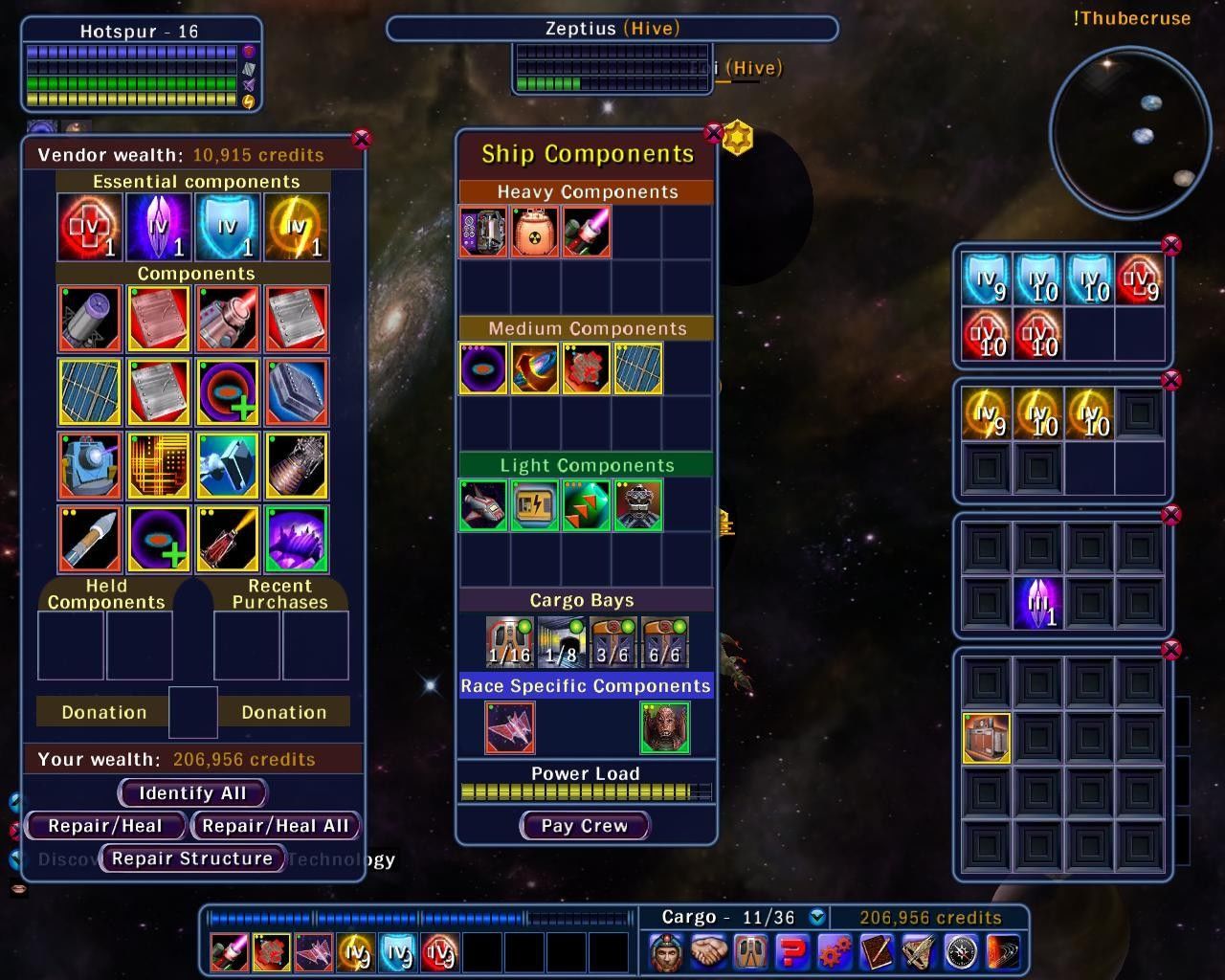Open the red question mark help
The height and width of the screenshot is (980, 1225).
click(x=792, y=952)
